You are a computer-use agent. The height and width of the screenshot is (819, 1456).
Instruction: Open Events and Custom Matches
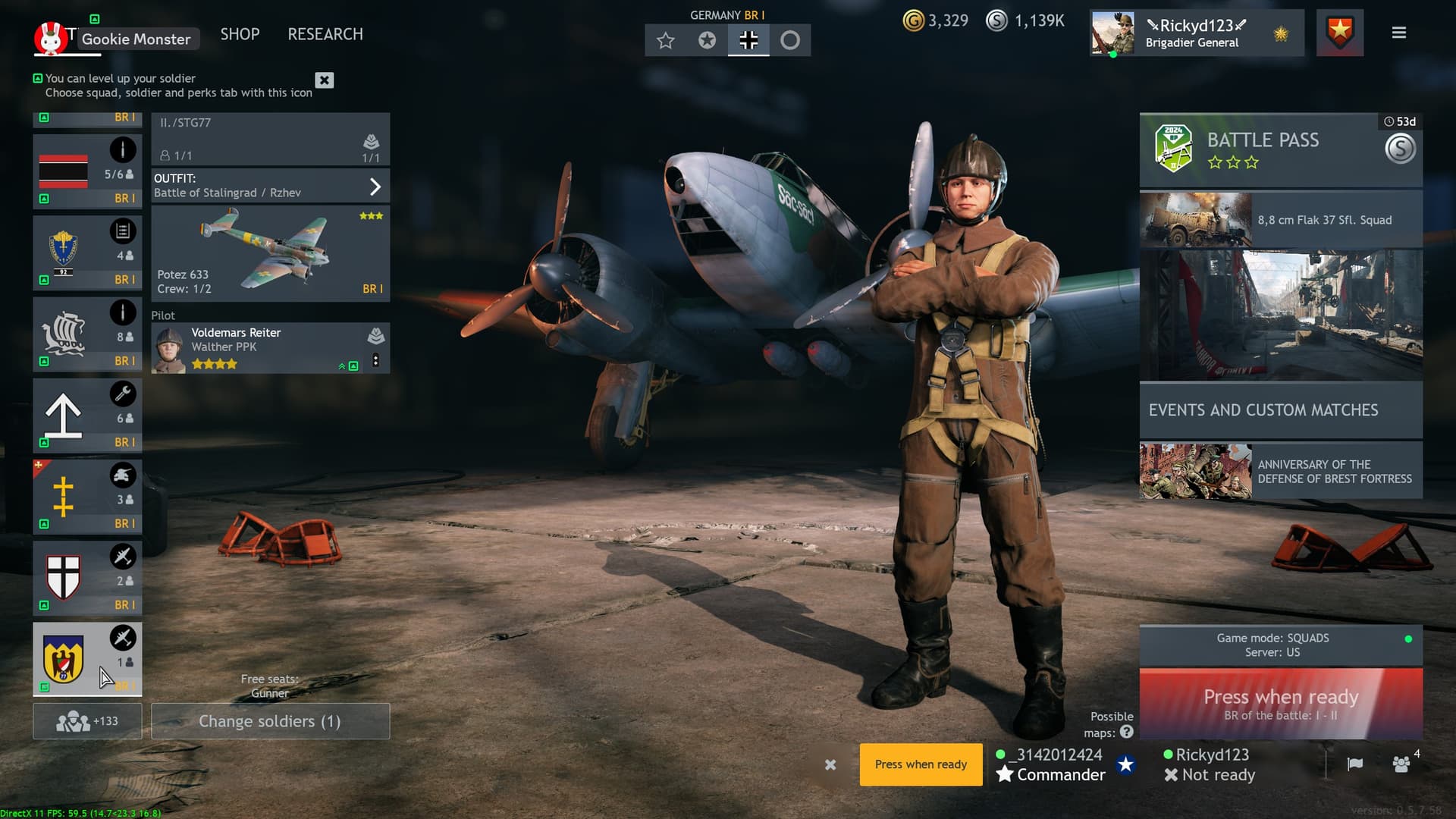pyautogui.click(x=1280, y=410)
